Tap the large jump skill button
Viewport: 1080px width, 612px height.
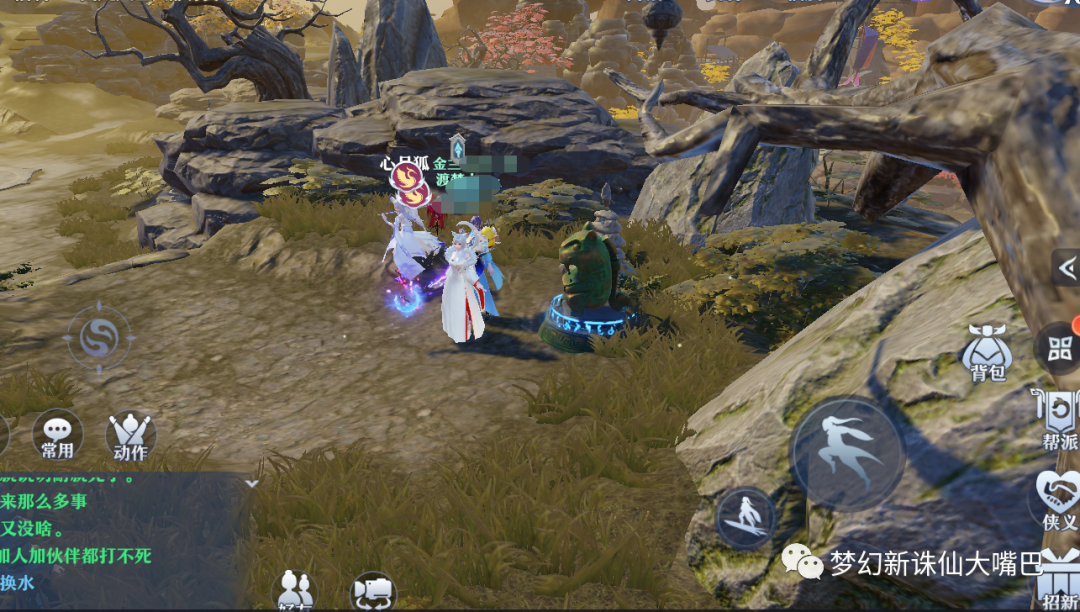coord(847,453)
